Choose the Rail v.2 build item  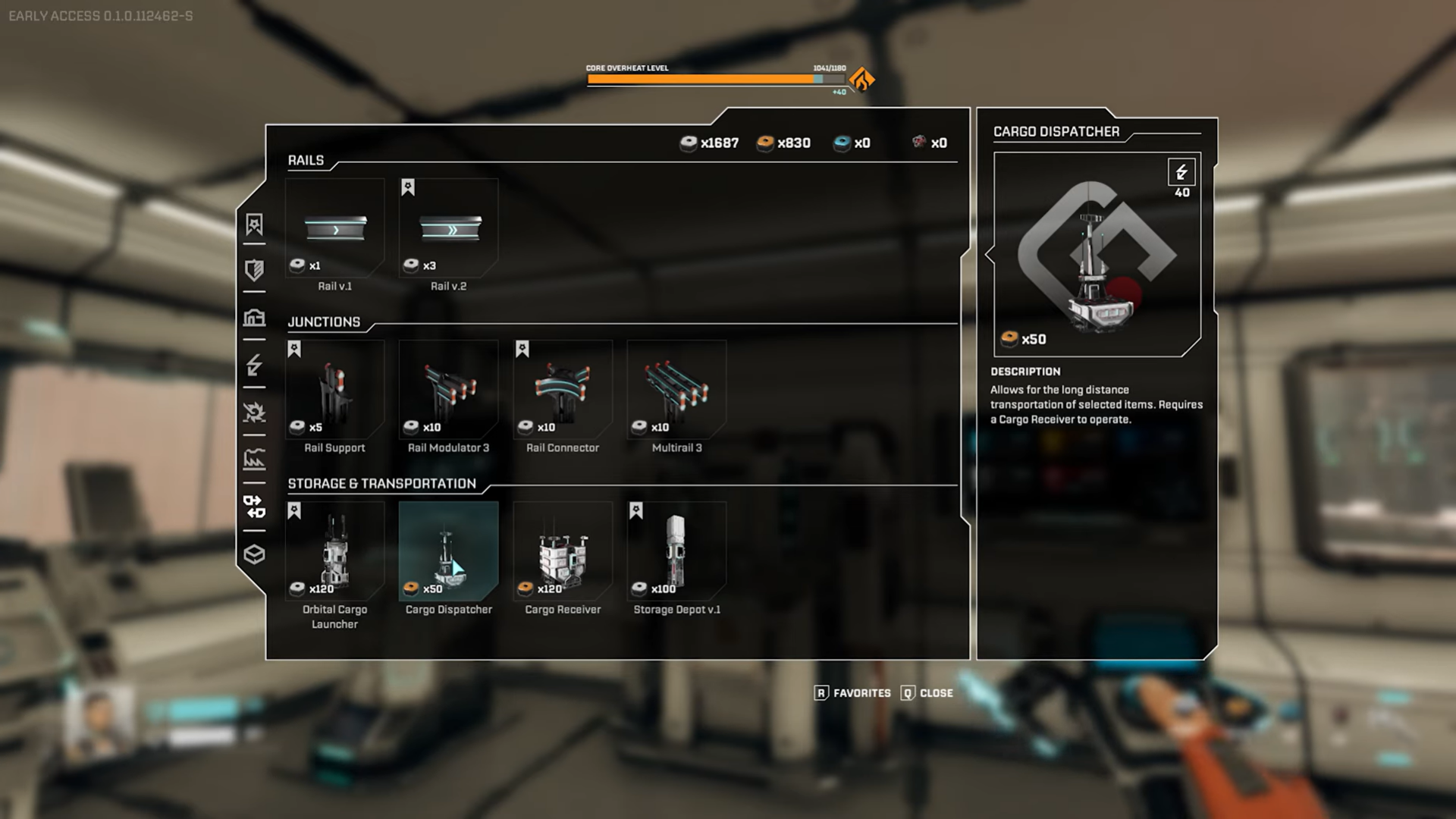449,228
